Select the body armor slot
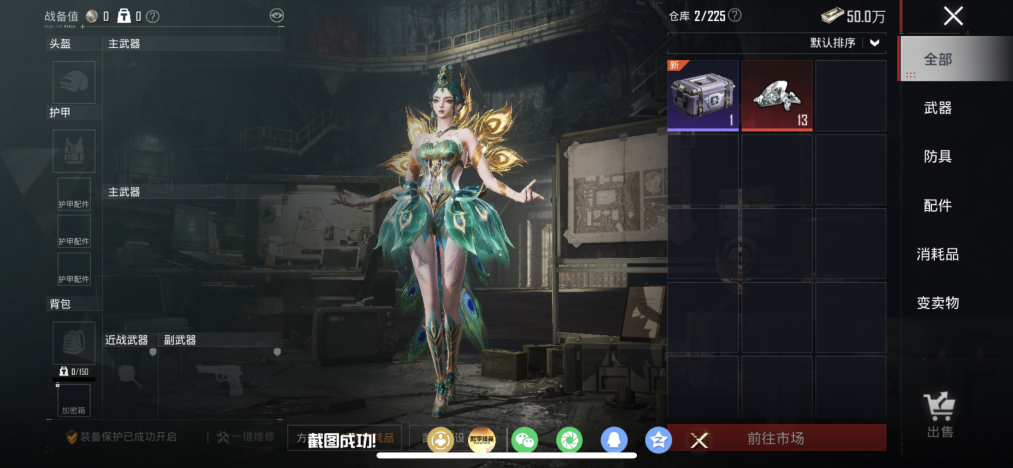 tap(74, 150)
